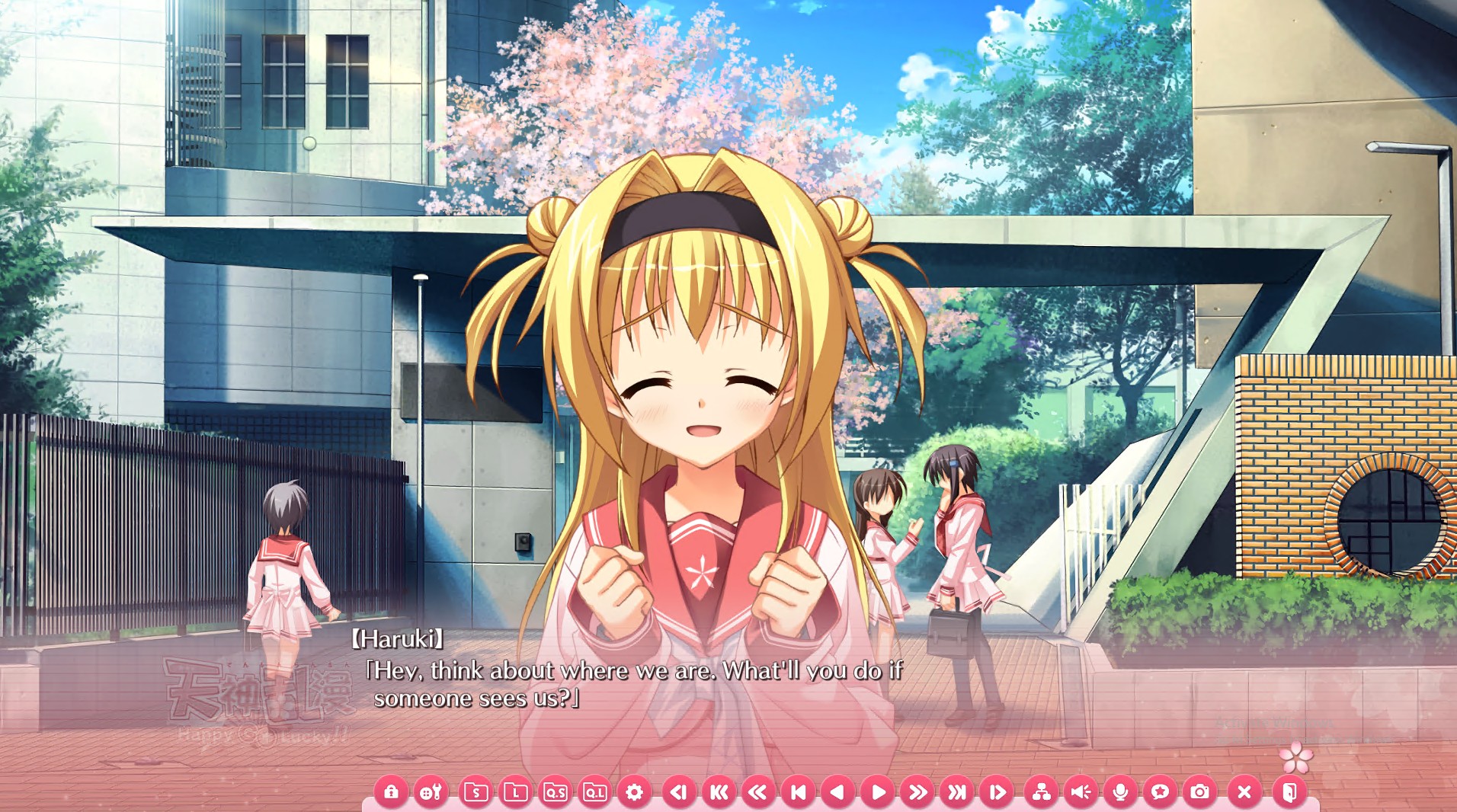Image resolution: width=1457 pixels, height=812 pixels.
Task: Mute audio with the speaker icon
Action: (1082, 792)
